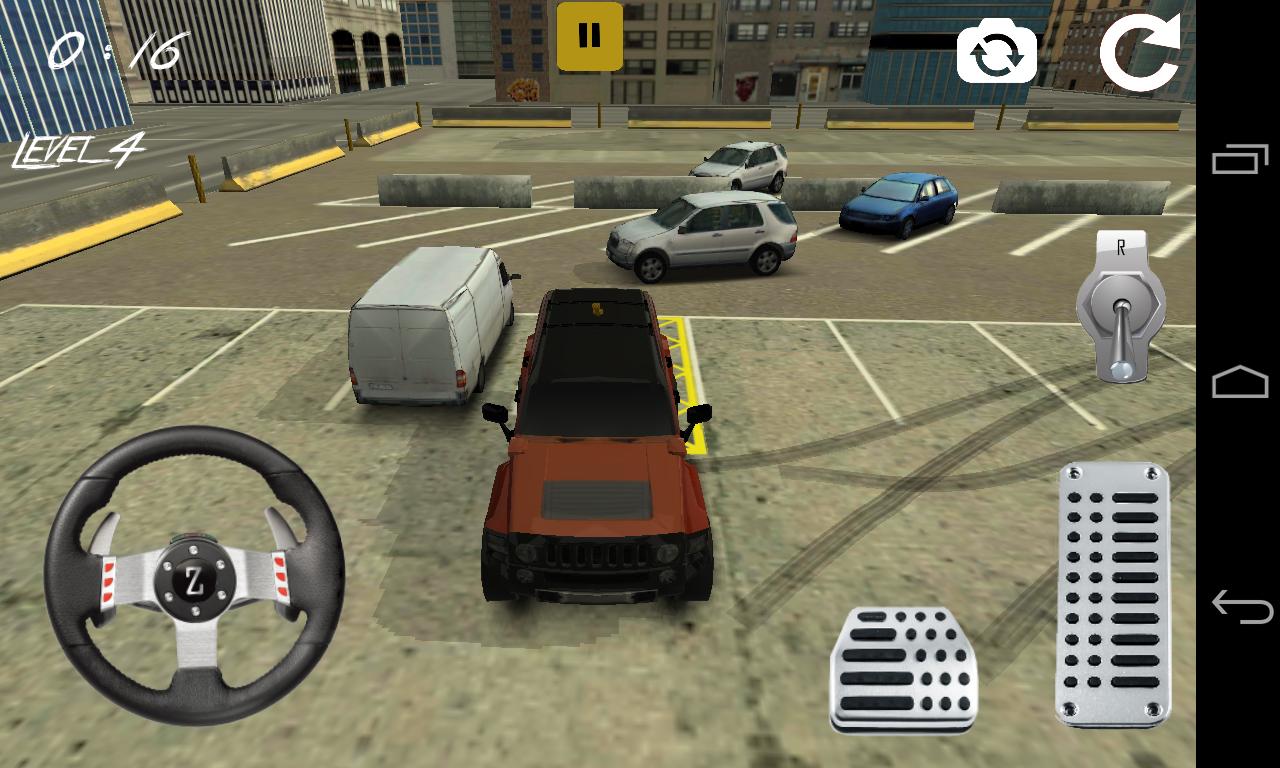Go to the Android home screen
1280x768 pixels.
1239,383
